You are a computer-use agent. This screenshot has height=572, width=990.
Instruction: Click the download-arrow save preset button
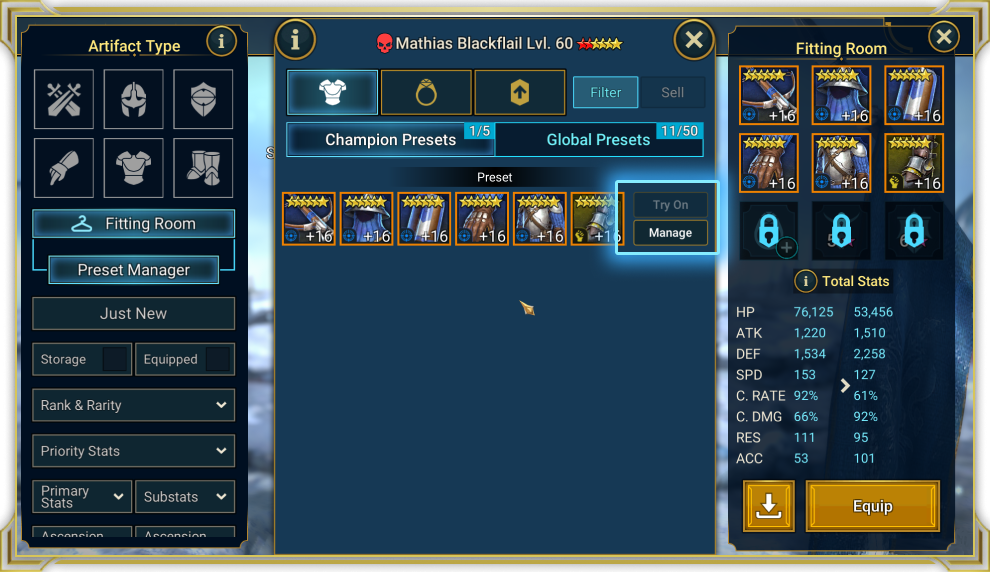point(768,506)
